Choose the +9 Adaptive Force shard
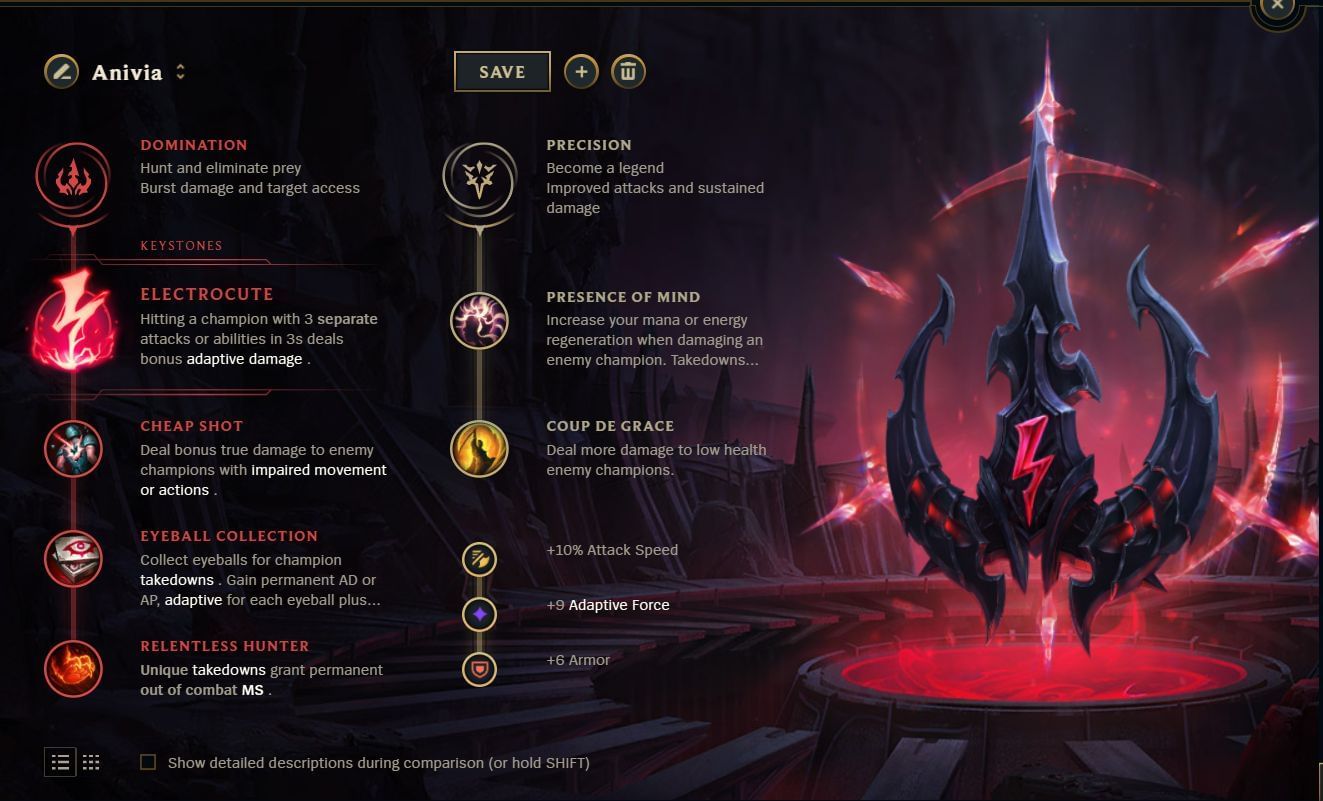The height and width of the screenshot is (801, 1323). (479, 614)
